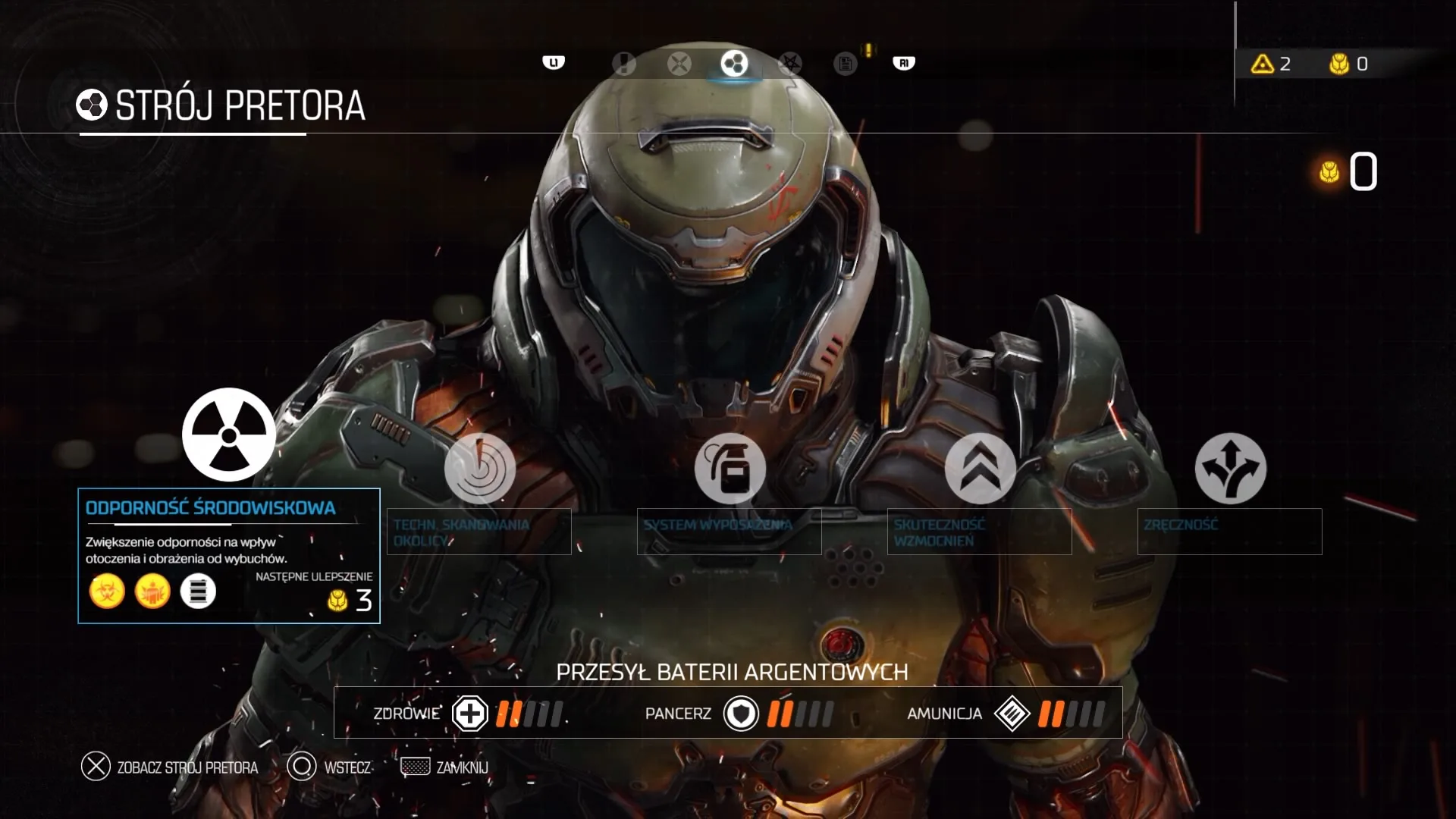
Task: Select the hexagon Strój Pretora tab
Action: click(x=733, y=64)
